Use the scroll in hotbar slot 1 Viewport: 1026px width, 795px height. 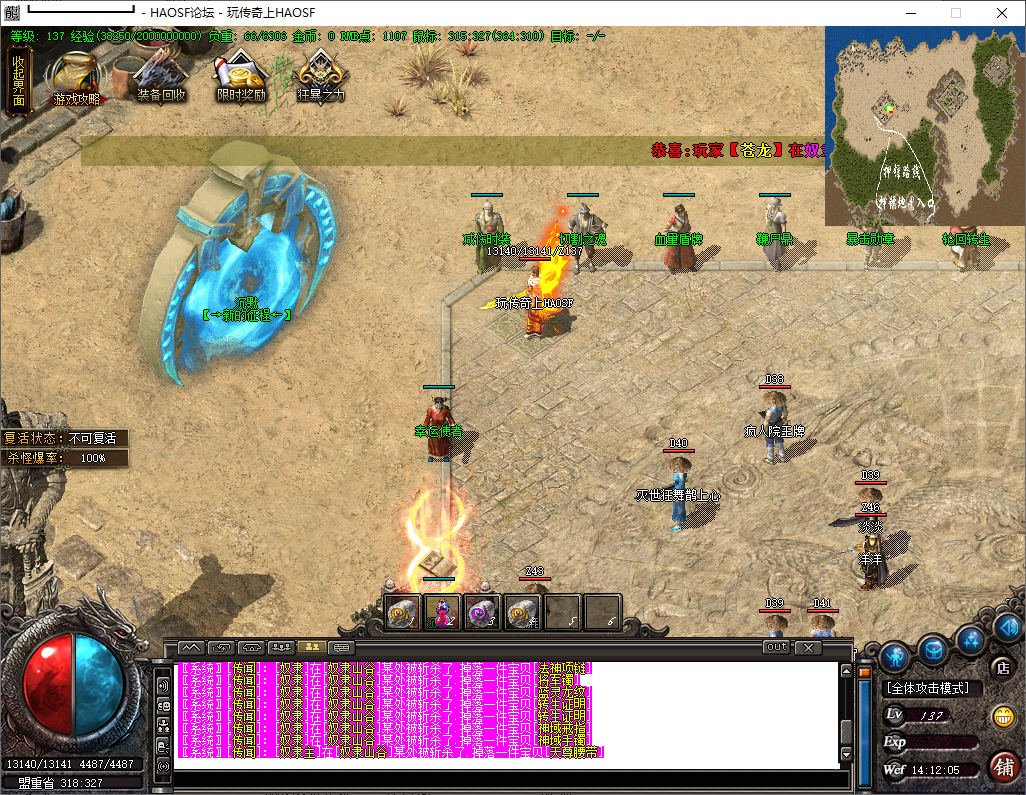pyautogui.click(x=404, y=611)
